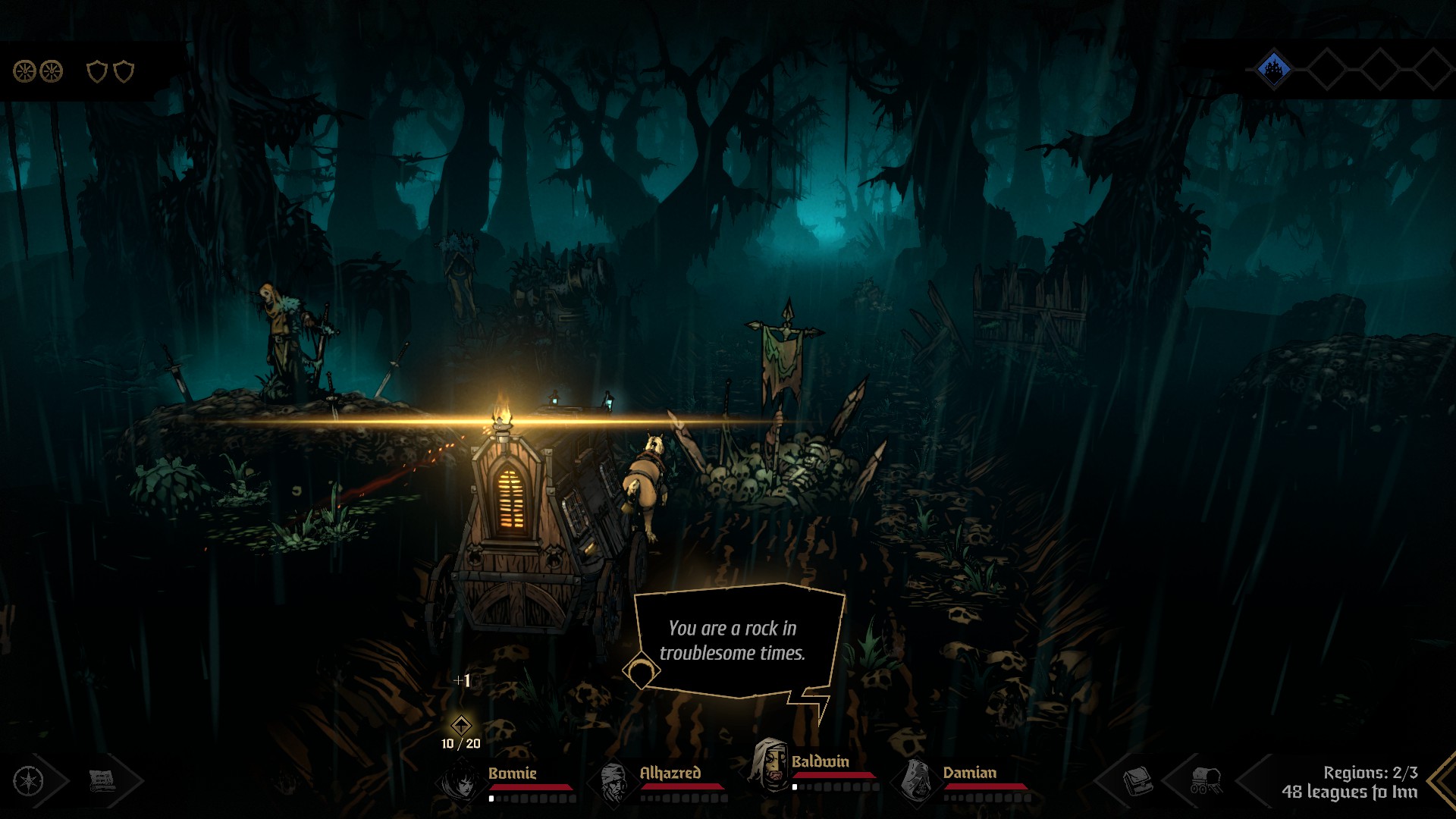Click the Regions 2/3 journey panel

click(x=1350, y=782)
